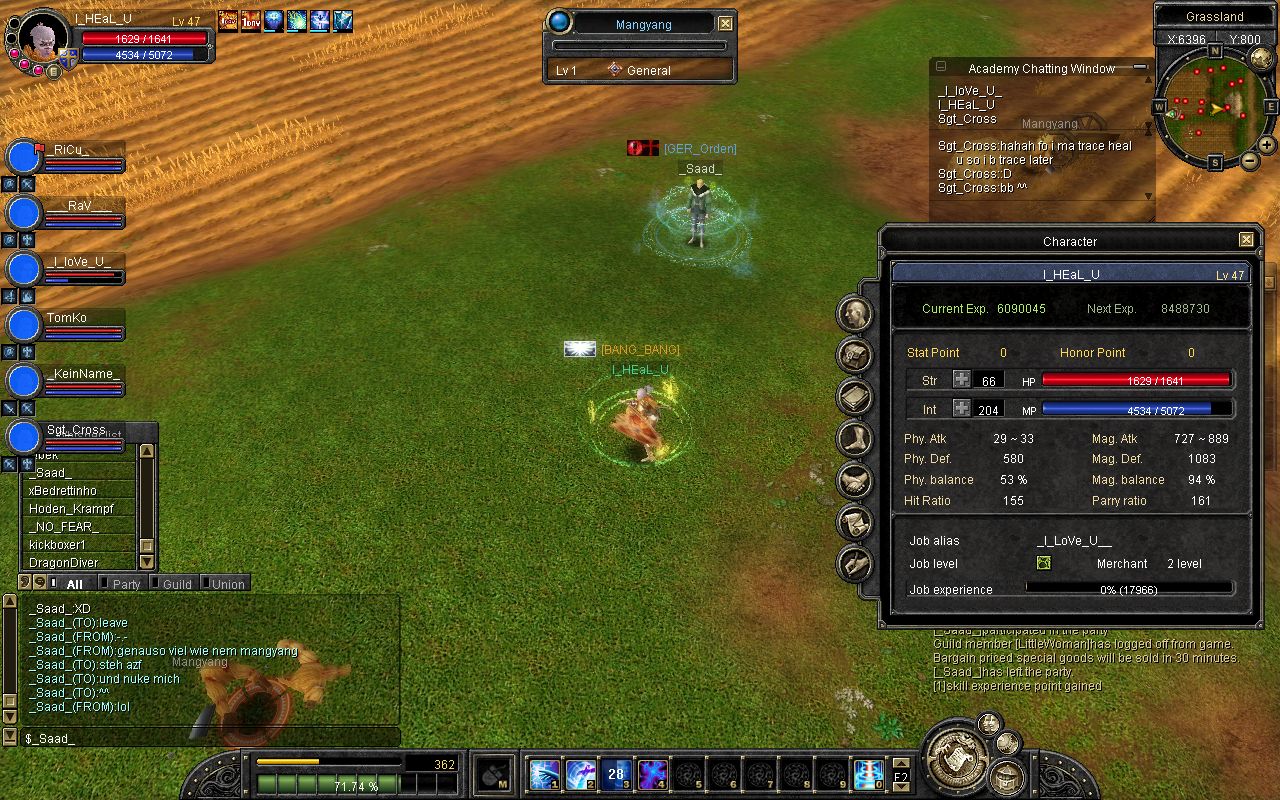Switch chat to the Guild tab
The image size is (1280, 800).
tap(176, 584)
